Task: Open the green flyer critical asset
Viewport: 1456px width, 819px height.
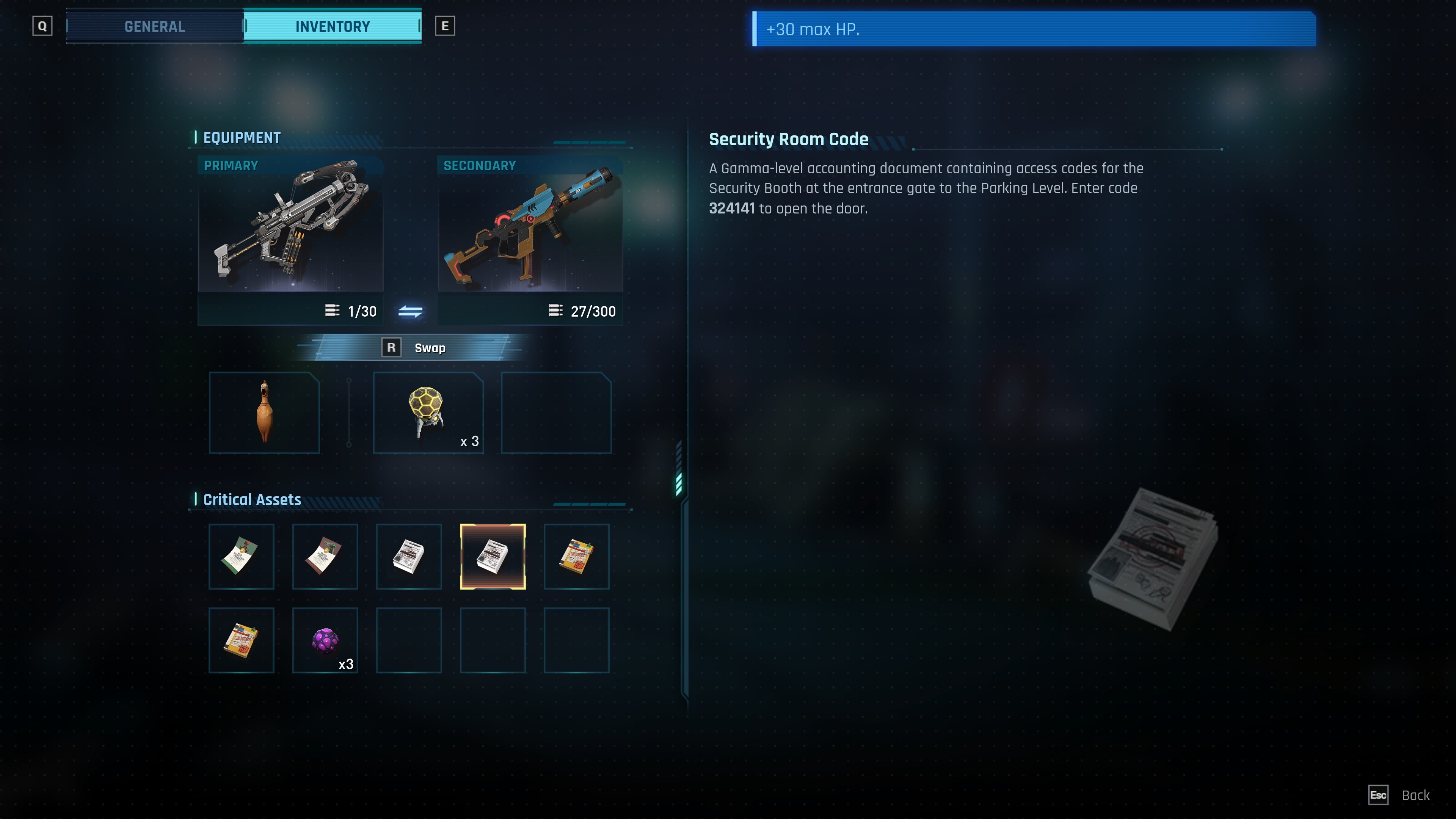Action: tap(242, 556)
